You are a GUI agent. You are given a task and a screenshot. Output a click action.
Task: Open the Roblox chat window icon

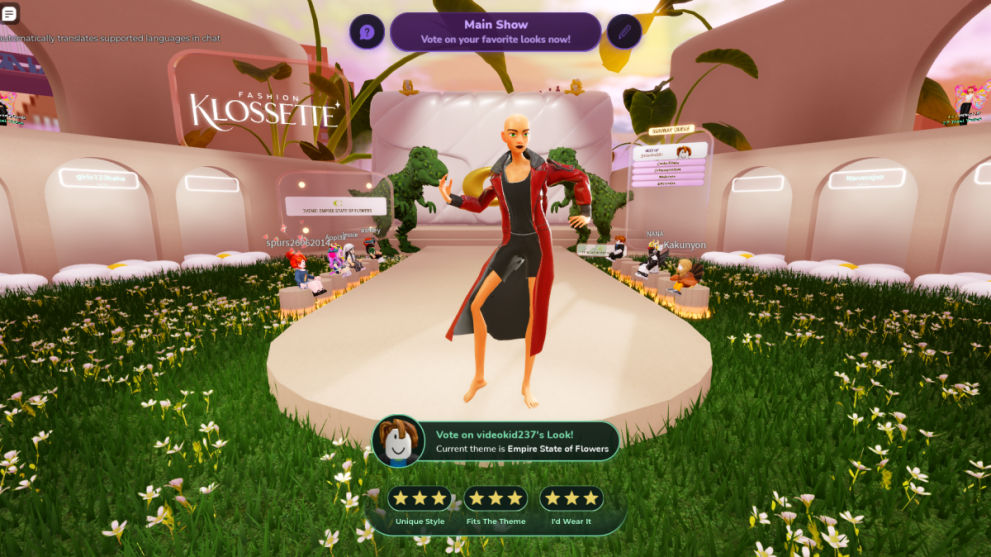click(10, 14)
